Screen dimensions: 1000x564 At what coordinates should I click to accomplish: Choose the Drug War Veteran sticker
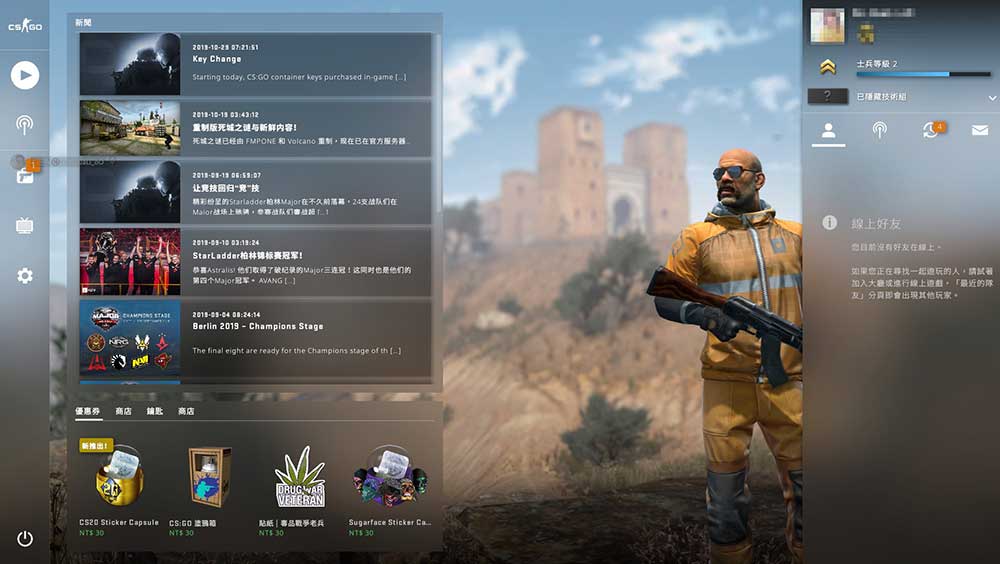coord(300,480)
